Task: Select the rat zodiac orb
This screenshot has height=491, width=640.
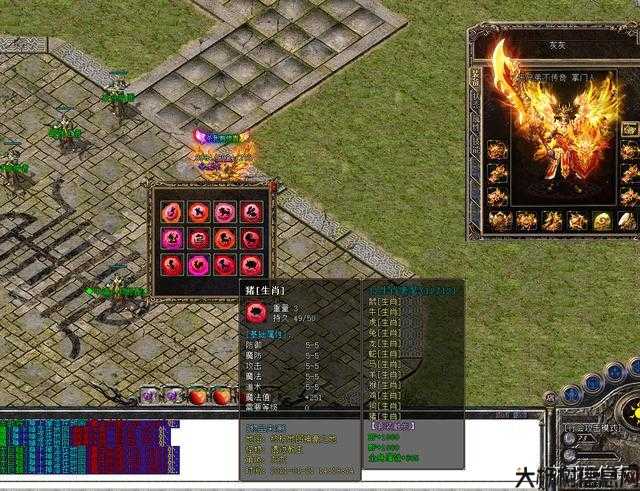Action: coord(172,212)
